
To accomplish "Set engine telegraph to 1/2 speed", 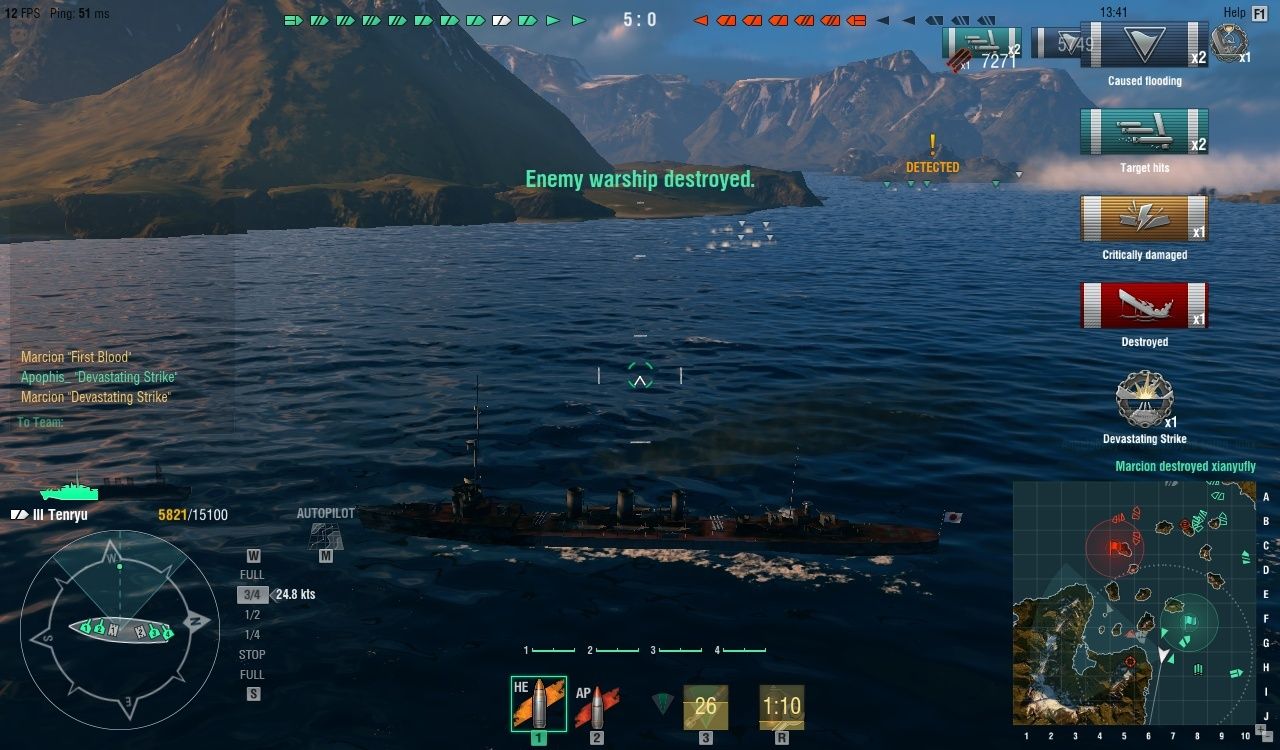I will point(253,615).
